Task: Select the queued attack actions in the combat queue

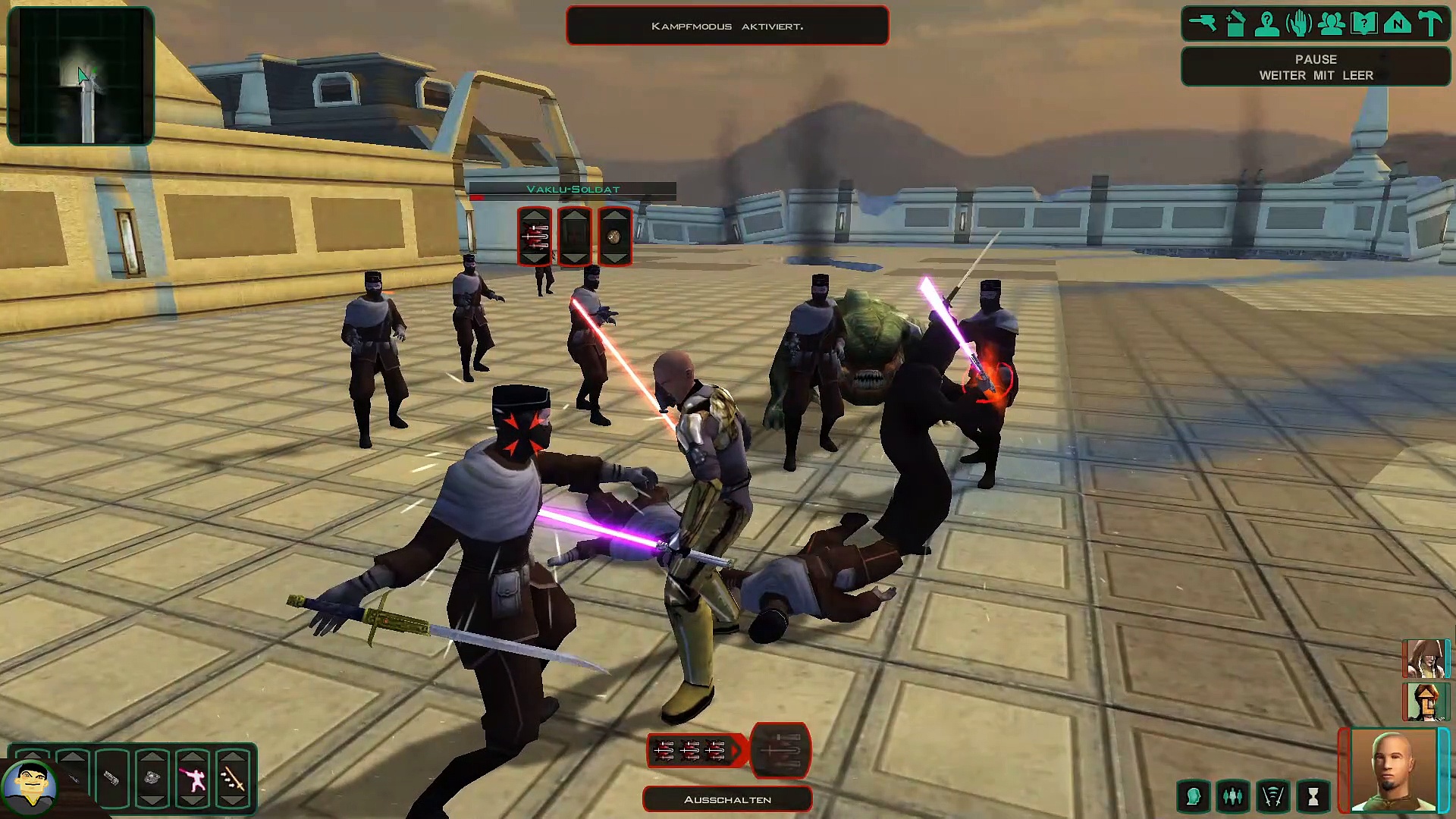Action: [690, 751]
